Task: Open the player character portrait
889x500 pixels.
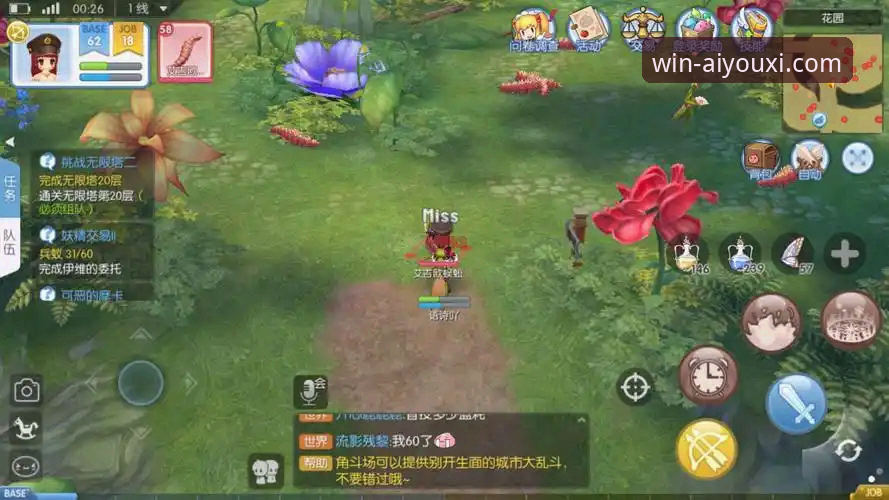Action: click(x=44, y=54)
